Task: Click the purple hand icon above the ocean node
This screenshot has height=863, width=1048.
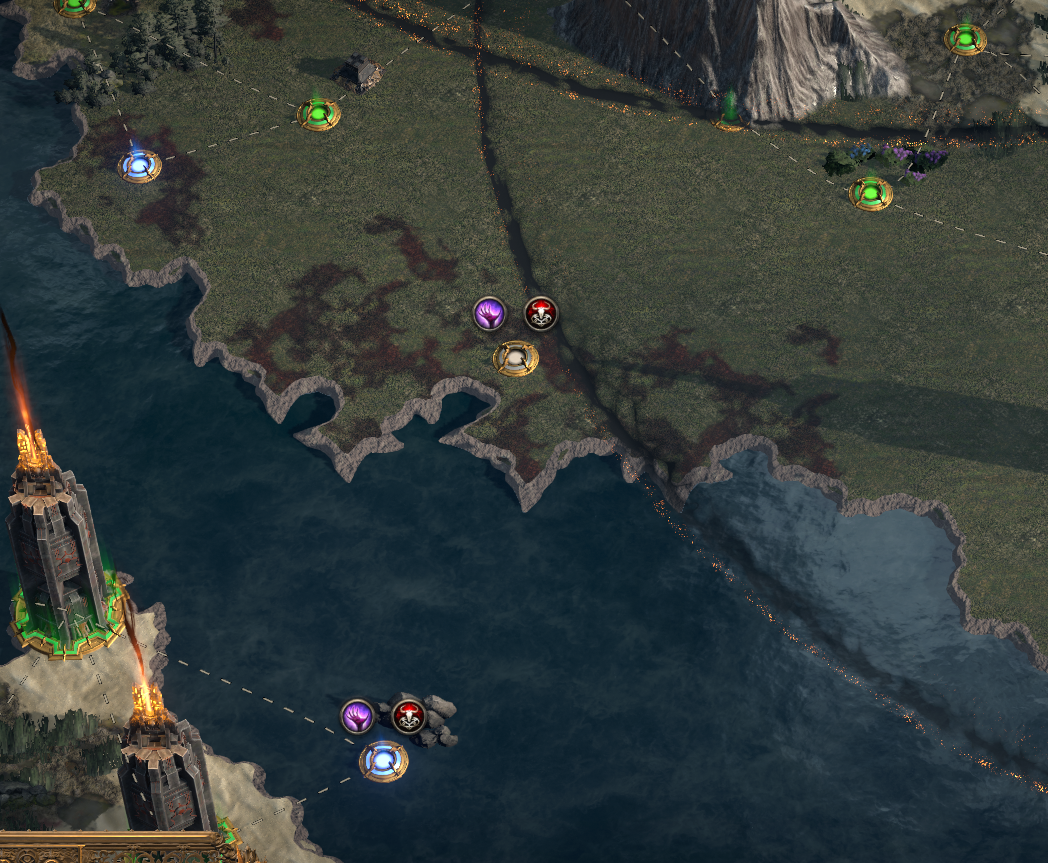Action: (x=357, y=716)
